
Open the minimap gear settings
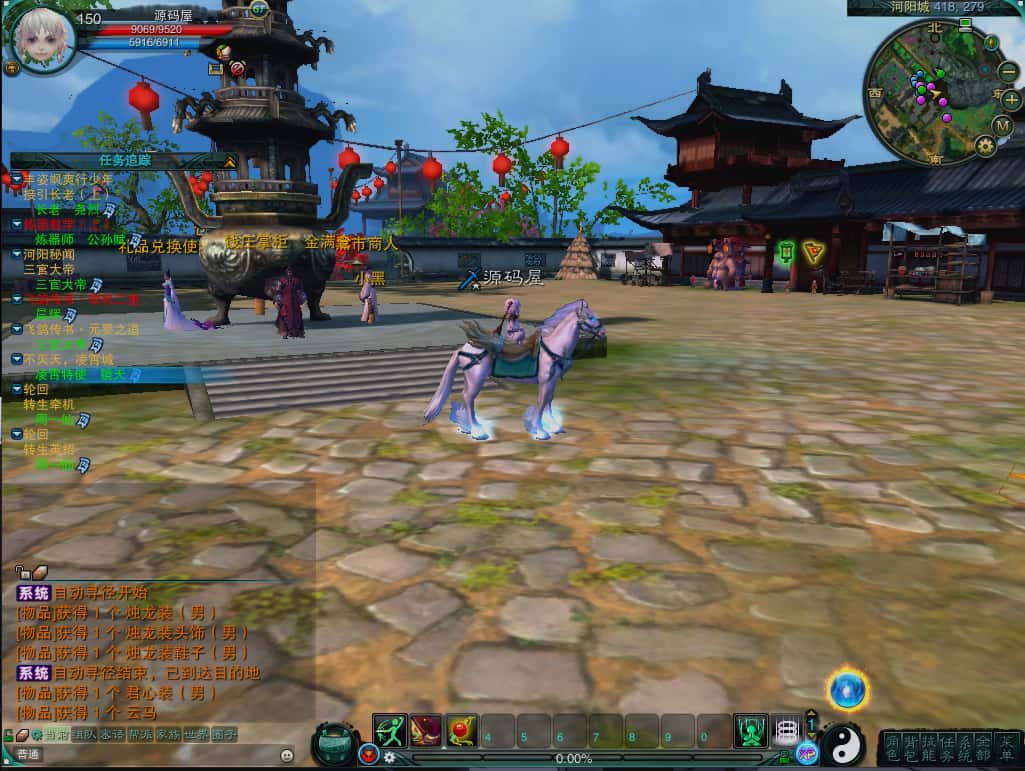tap(985, 146)
